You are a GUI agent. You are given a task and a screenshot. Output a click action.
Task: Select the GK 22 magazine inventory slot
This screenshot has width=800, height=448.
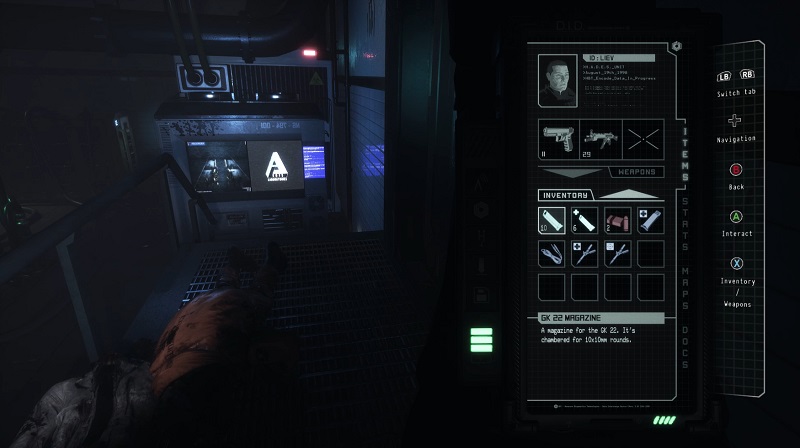[553, 220]
